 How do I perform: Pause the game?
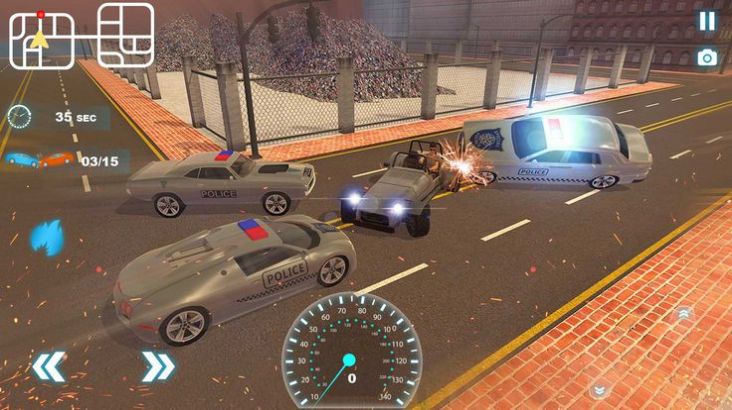tap(707, 21)
